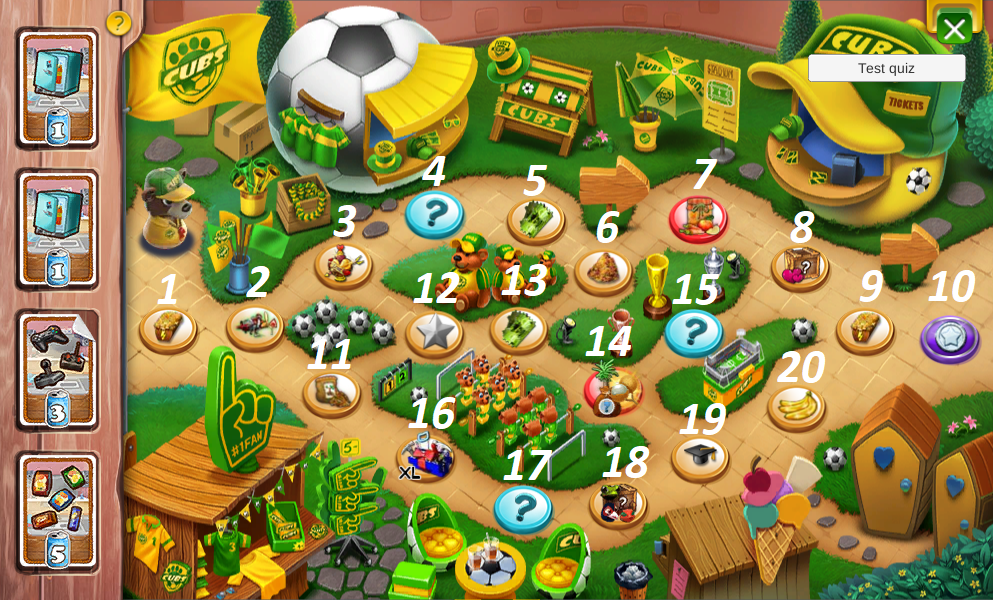This screenshot has width=993, height=600.
Task: Choose the rooster toy node numbered 3
Action: pos(343,265)
